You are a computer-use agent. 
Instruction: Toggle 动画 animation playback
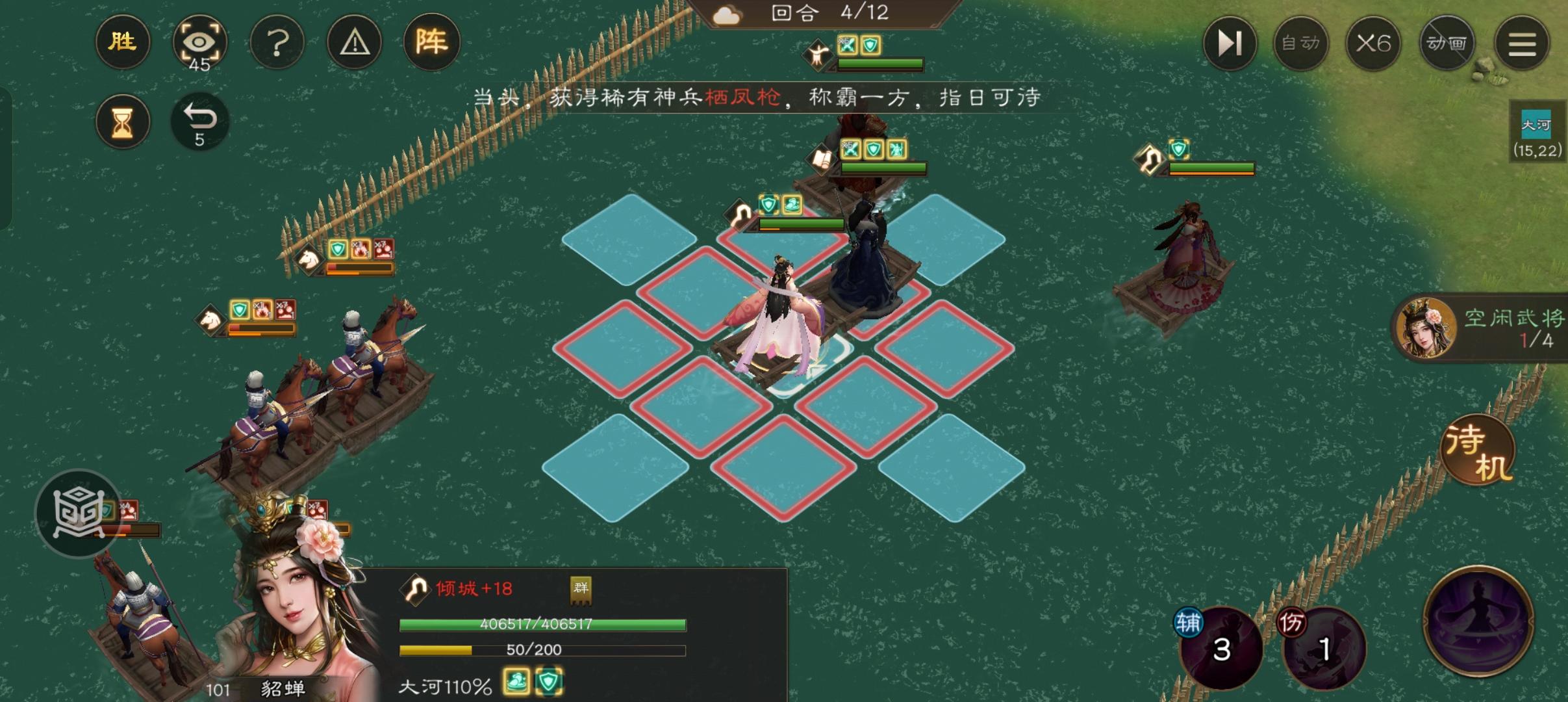tap(1447, 43)
